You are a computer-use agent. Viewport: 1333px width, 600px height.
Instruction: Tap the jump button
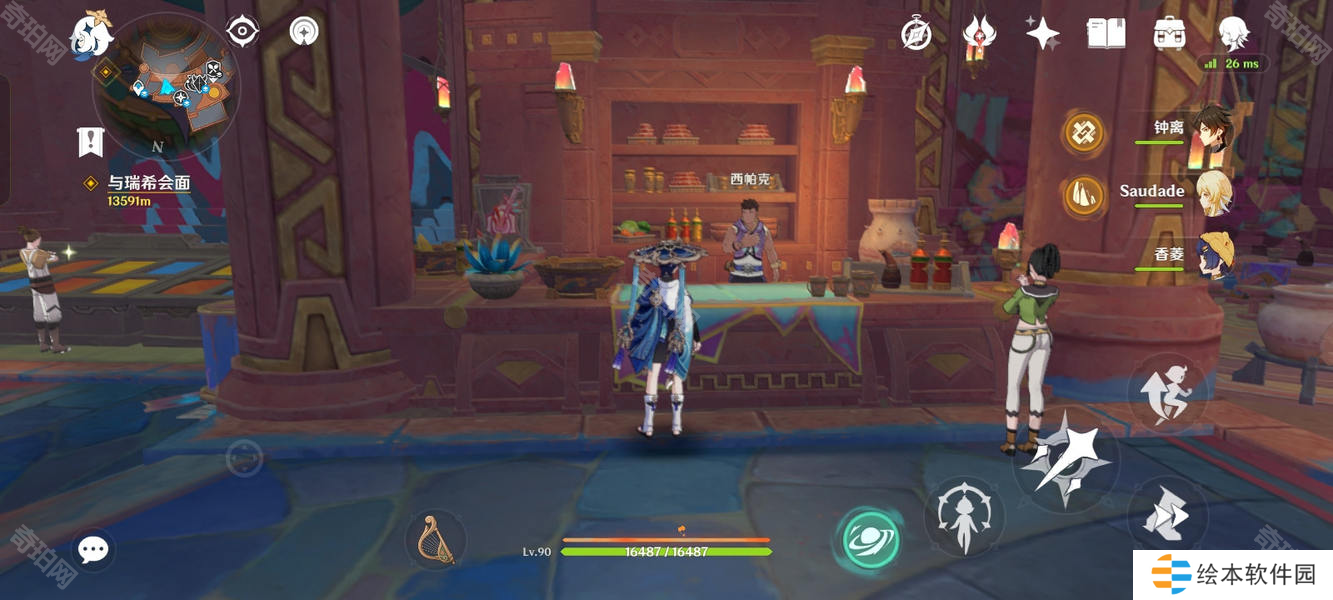click(1168, 393)
